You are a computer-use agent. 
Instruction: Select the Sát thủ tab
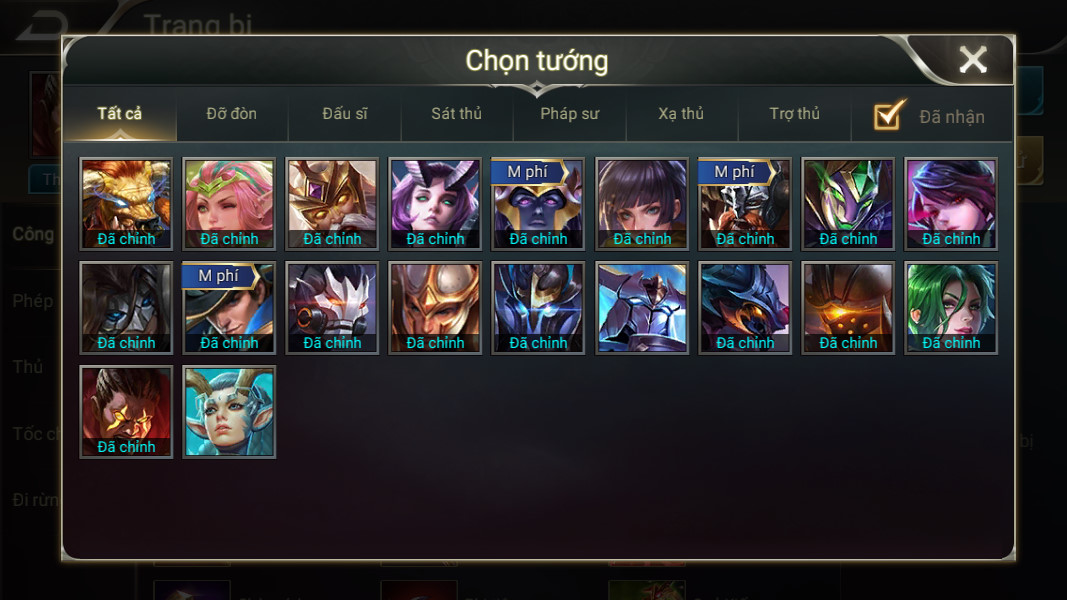tap(457, 114)
